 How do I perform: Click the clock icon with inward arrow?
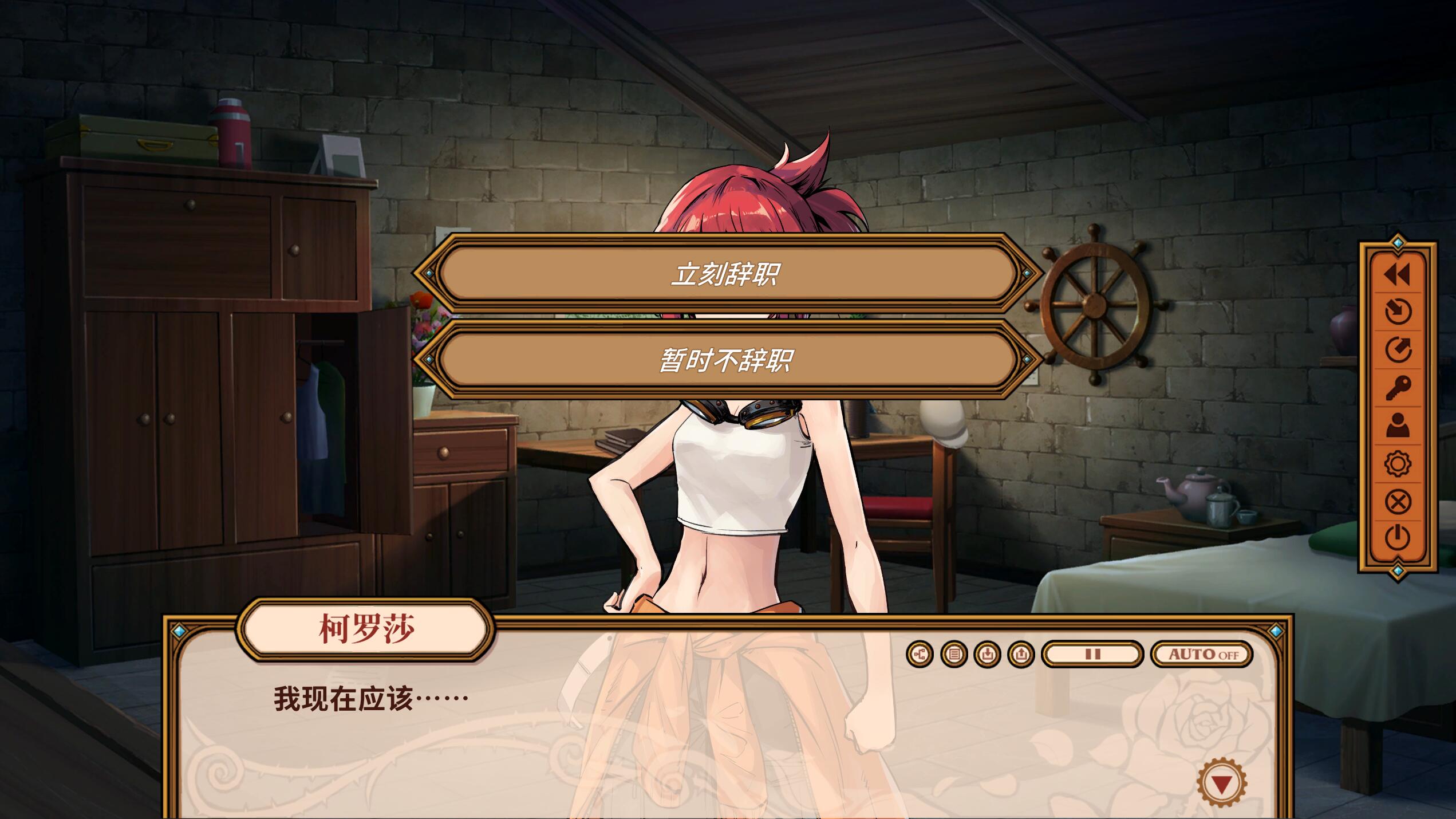(x=1397, y=312)
